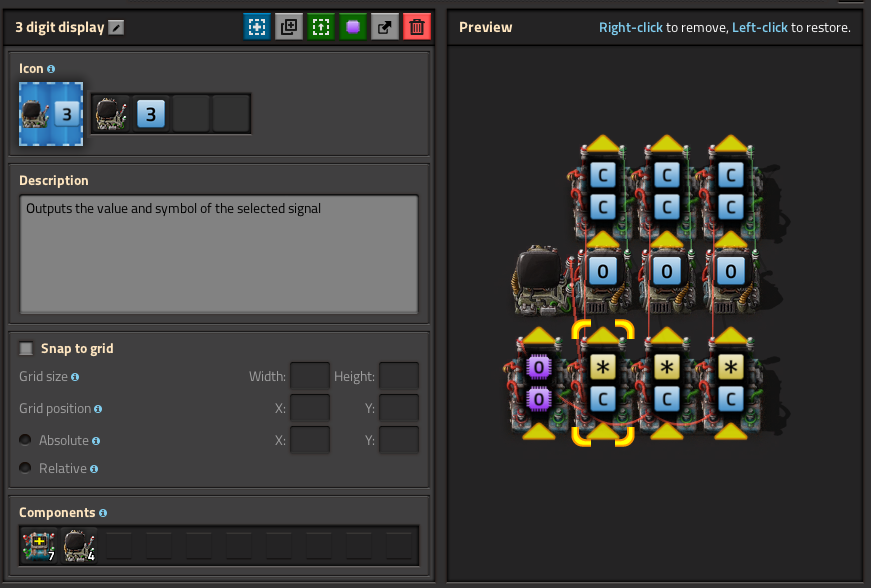Click the export string button beside the trash
Image resolution: width=871 pixels, height=588 pixels.
[385, 27]
